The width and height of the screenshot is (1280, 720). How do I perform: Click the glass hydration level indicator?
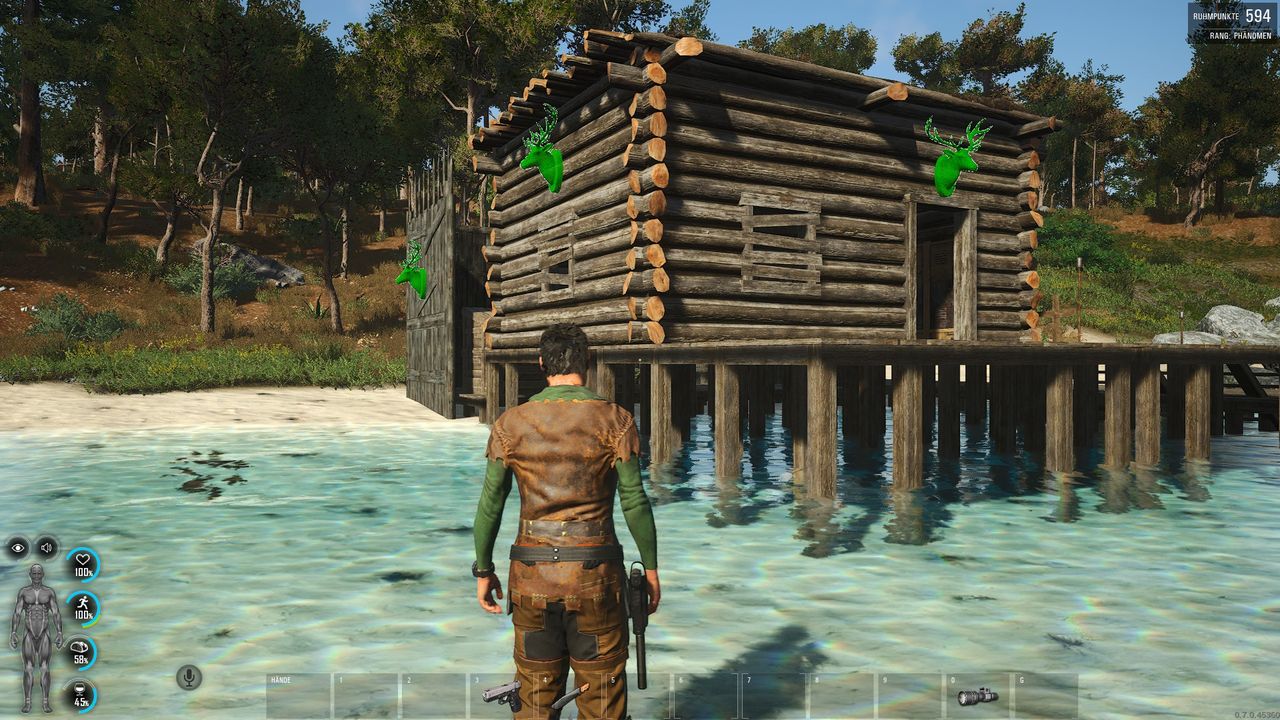82,695
